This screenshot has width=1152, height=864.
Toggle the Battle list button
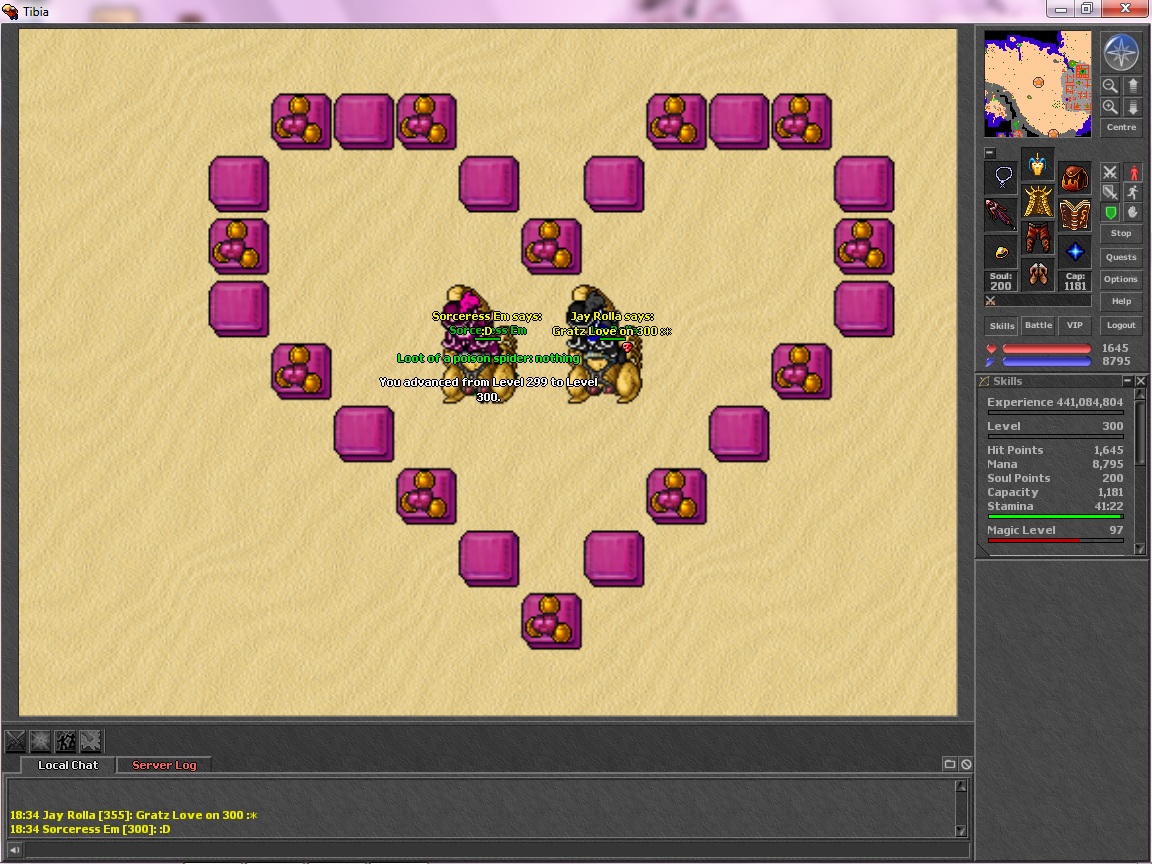pyautogui.click(x=1038, y=325)
